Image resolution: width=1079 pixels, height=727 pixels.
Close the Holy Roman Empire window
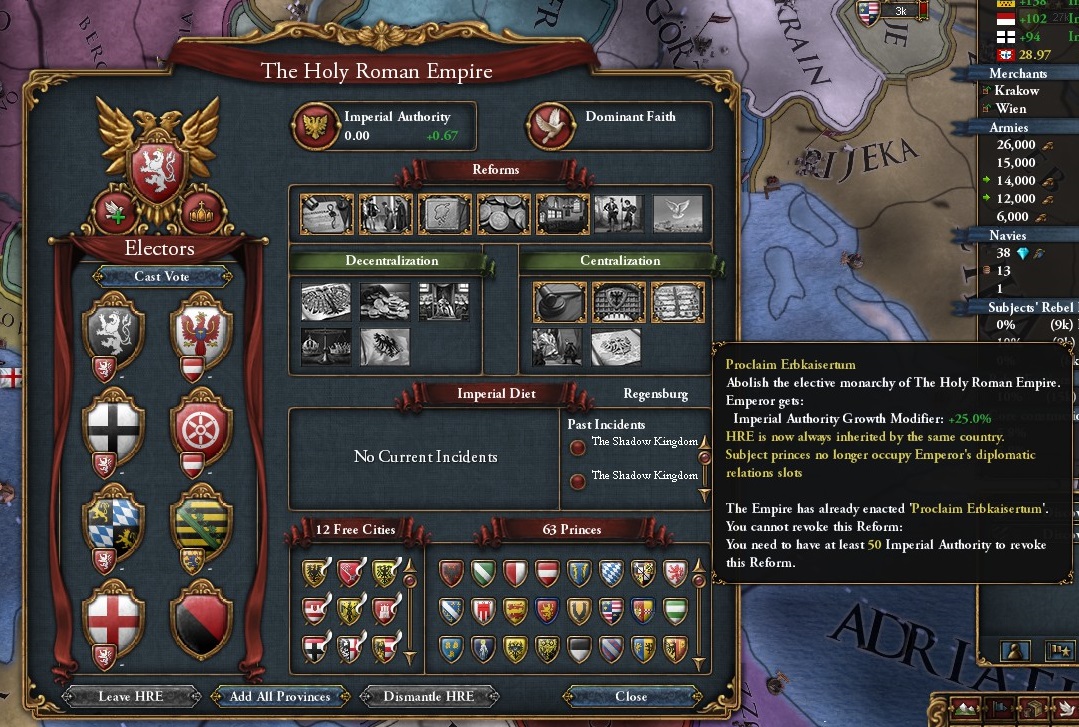pos(631,696)
